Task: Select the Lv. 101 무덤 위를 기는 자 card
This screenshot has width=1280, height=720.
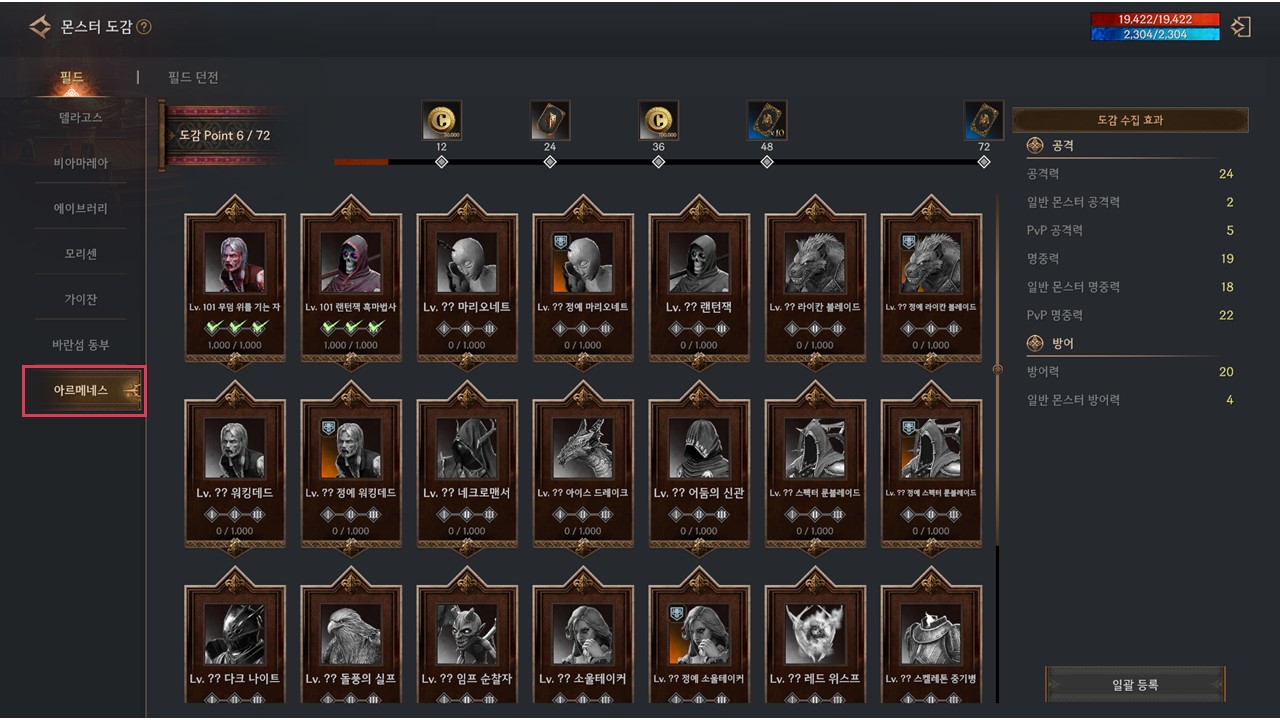Action: pyautogui.click(x=235, y=280)
